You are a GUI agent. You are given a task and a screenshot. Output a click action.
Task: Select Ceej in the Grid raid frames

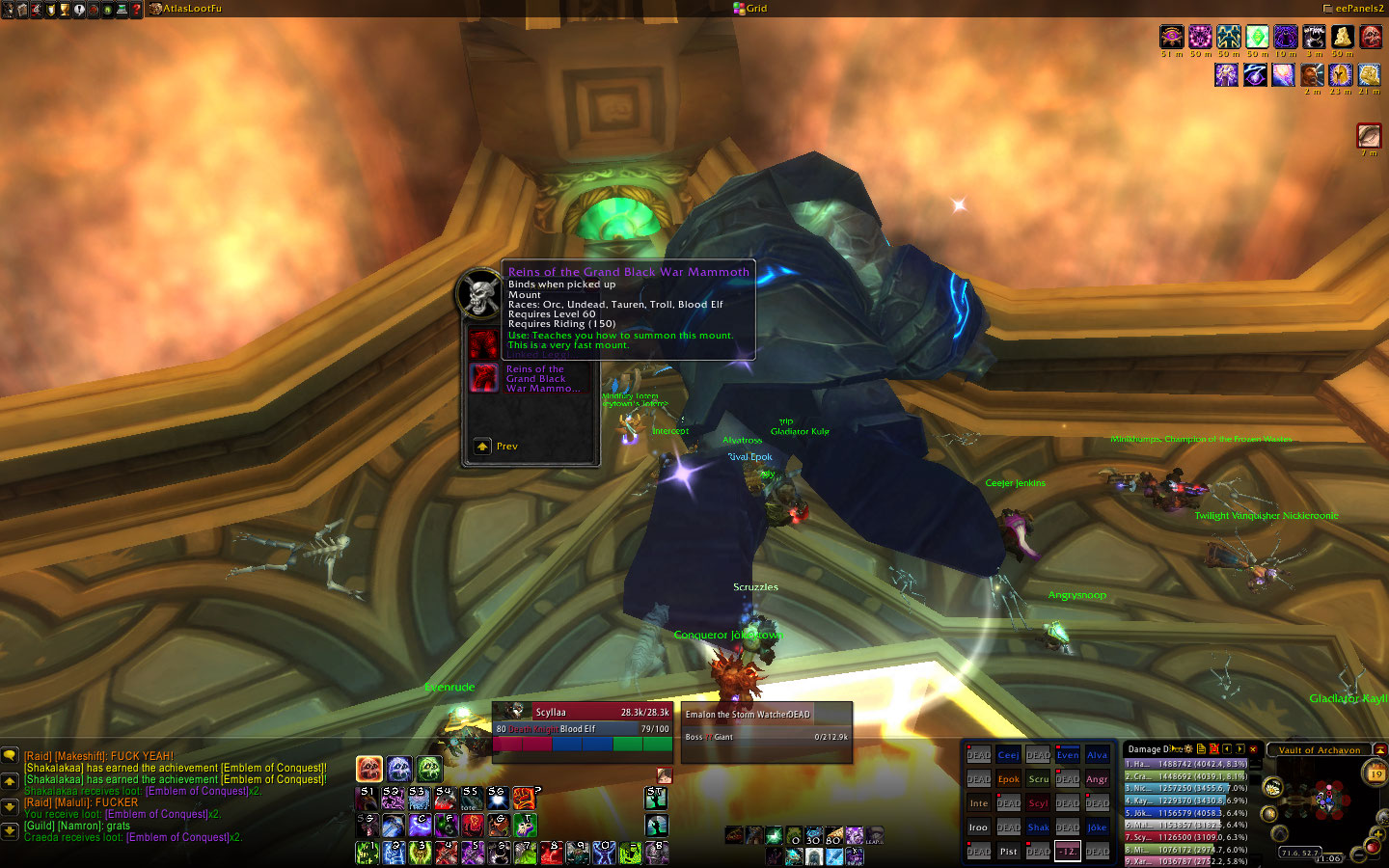[1008, 755]
